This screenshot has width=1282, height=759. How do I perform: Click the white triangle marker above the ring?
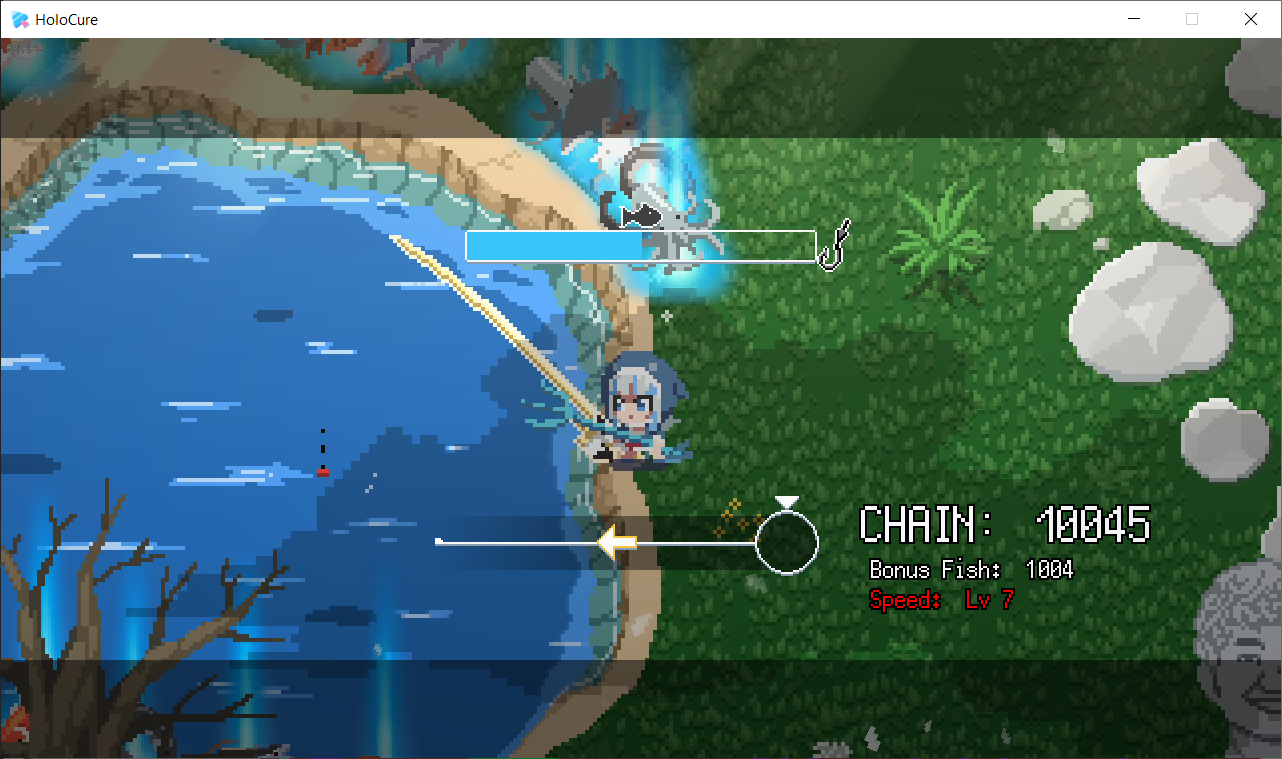[x=788, y=501]
